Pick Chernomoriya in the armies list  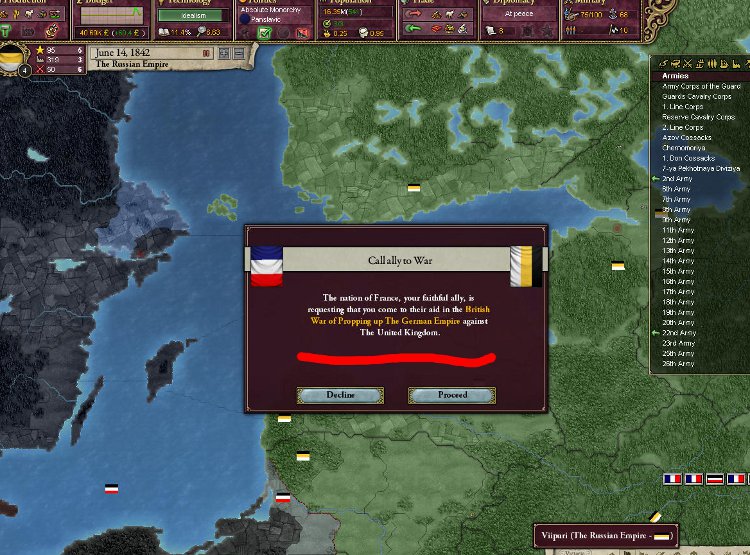(x=683, y=148)
